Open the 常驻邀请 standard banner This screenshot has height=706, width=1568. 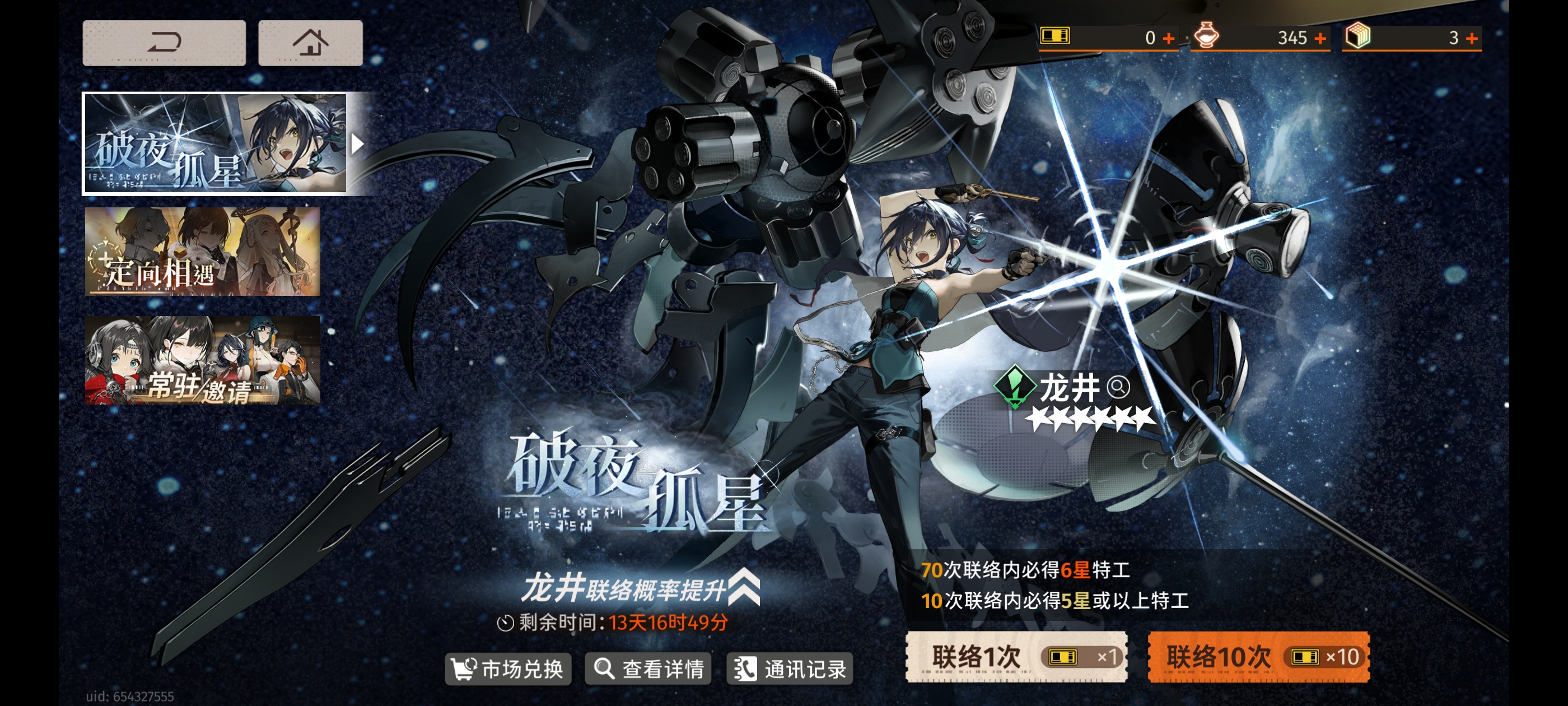click(202, 360)
